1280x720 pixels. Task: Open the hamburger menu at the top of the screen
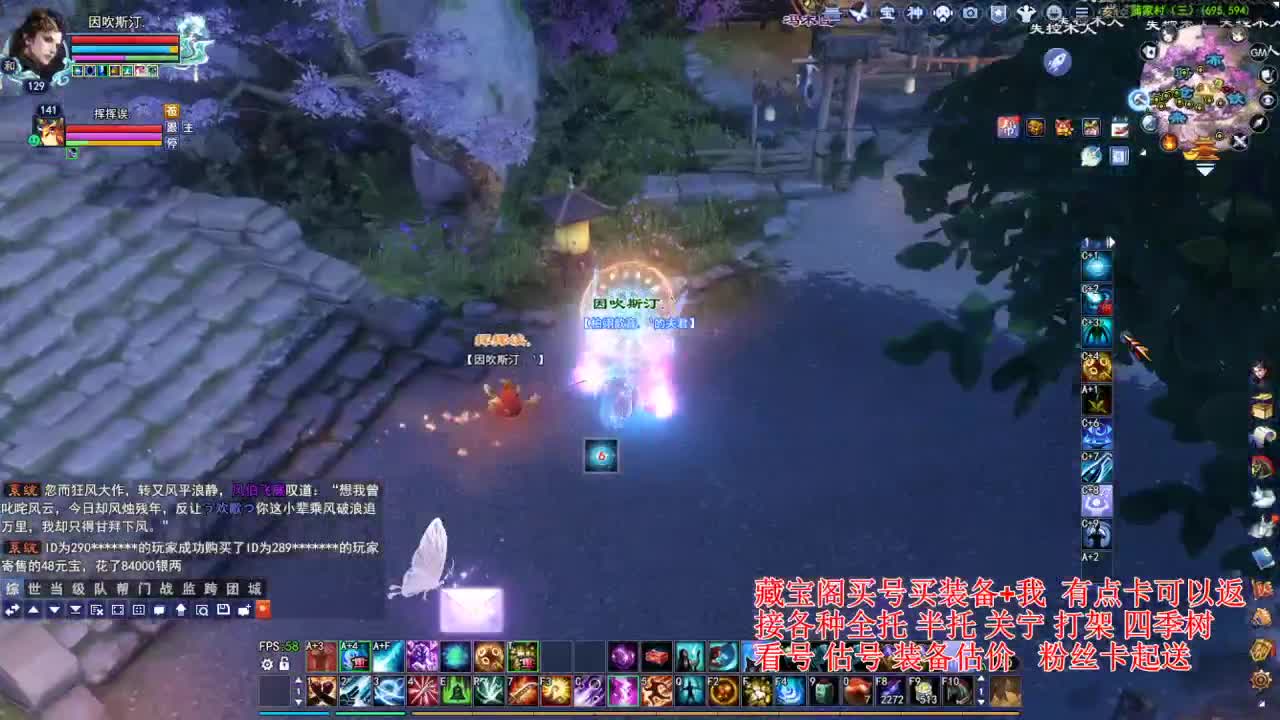[x=1083, y=12]
